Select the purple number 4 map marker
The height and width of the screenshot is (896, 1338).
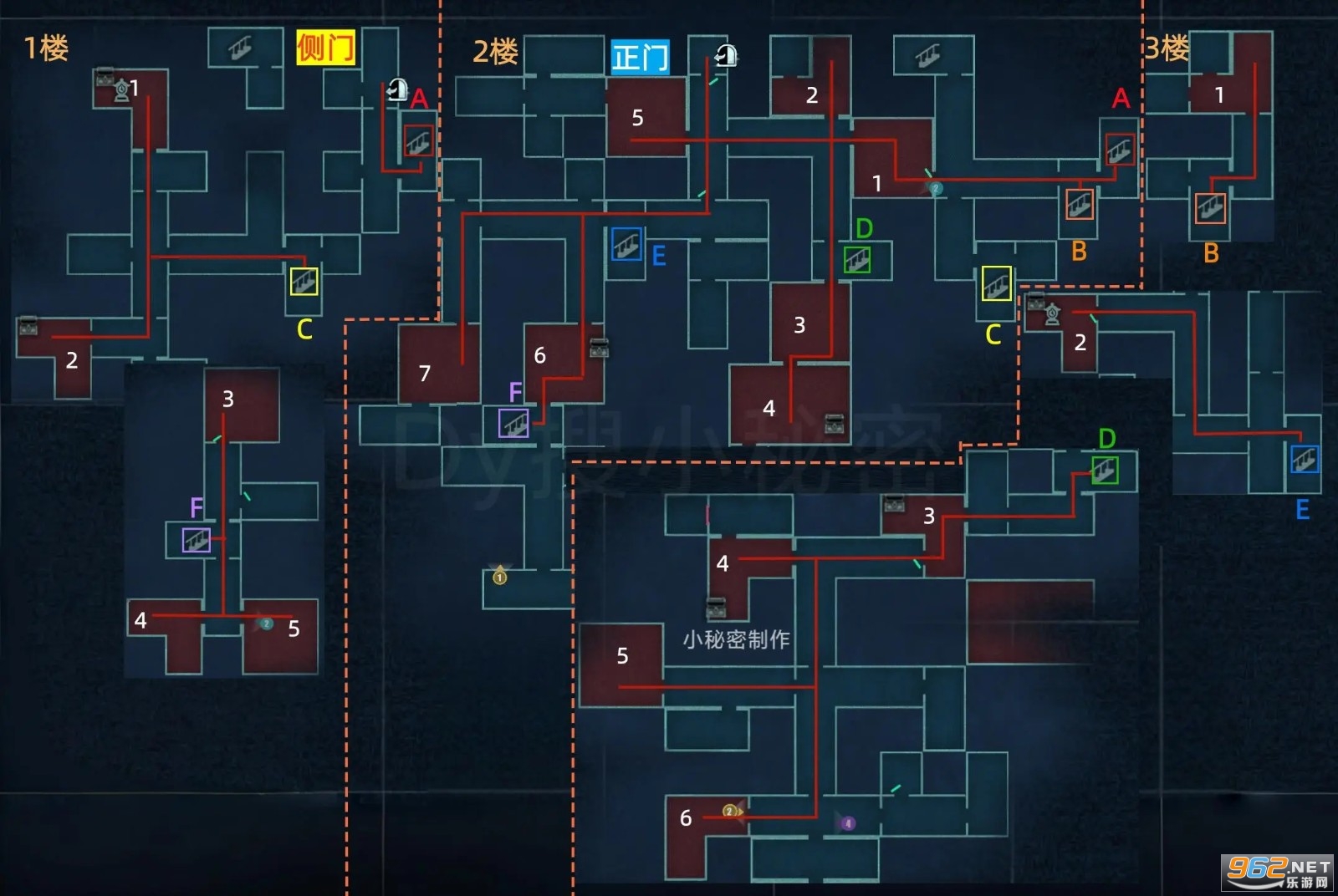847,823
